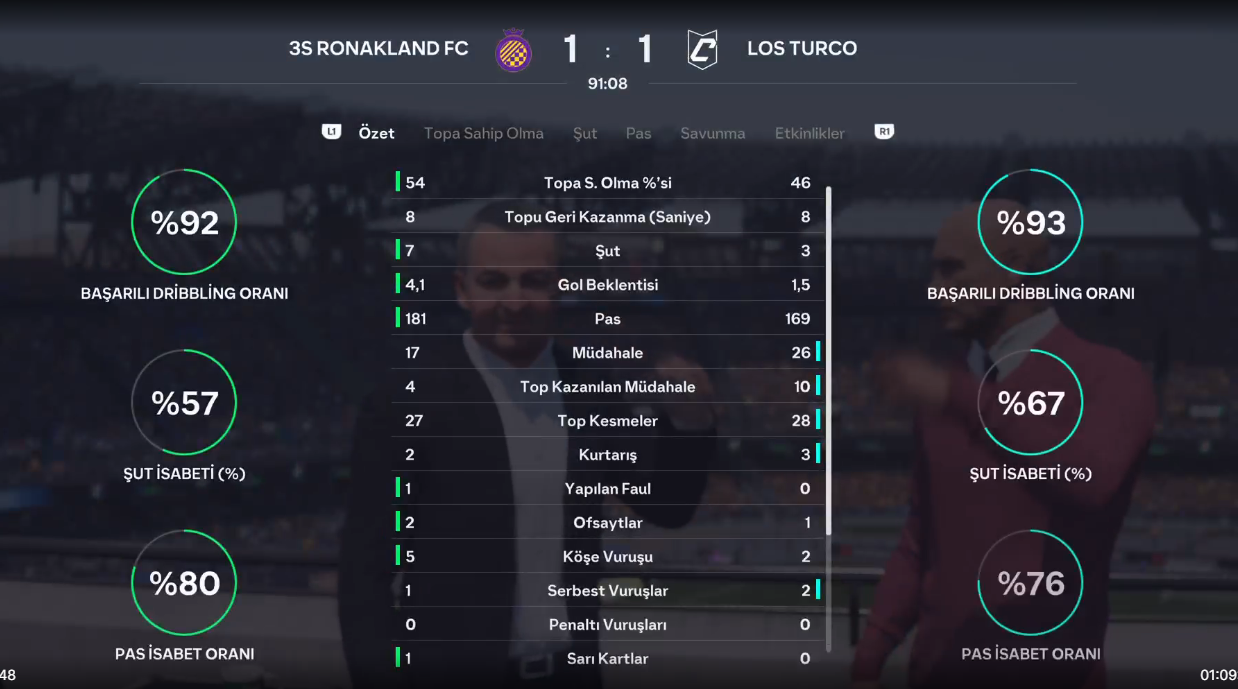Open the Etkinlikler tab
This screenshot has height=689, width=1238.
pyautogui.click(x=809, y=133)
